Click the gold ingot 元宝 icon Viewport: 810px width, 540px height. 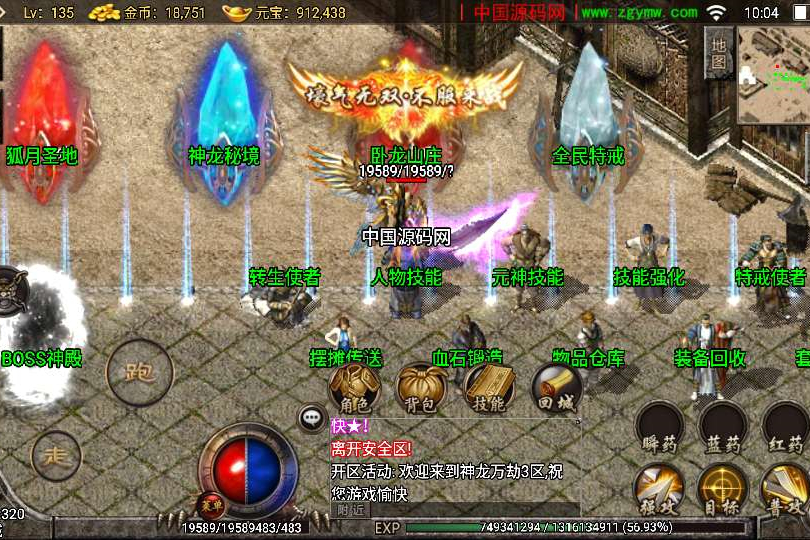236,13
